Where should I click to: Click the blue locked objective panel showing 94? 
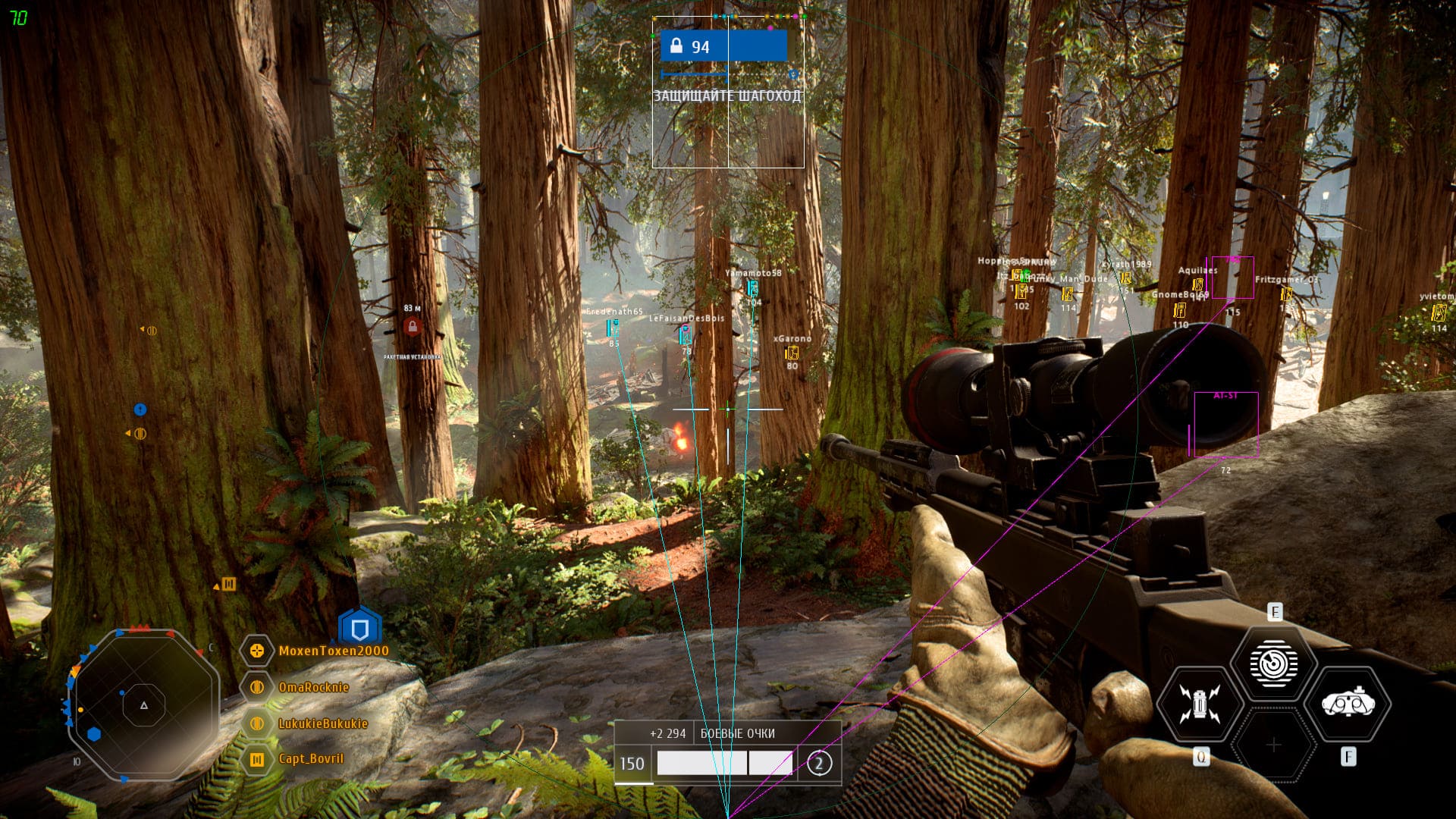(x=723, y=46)
